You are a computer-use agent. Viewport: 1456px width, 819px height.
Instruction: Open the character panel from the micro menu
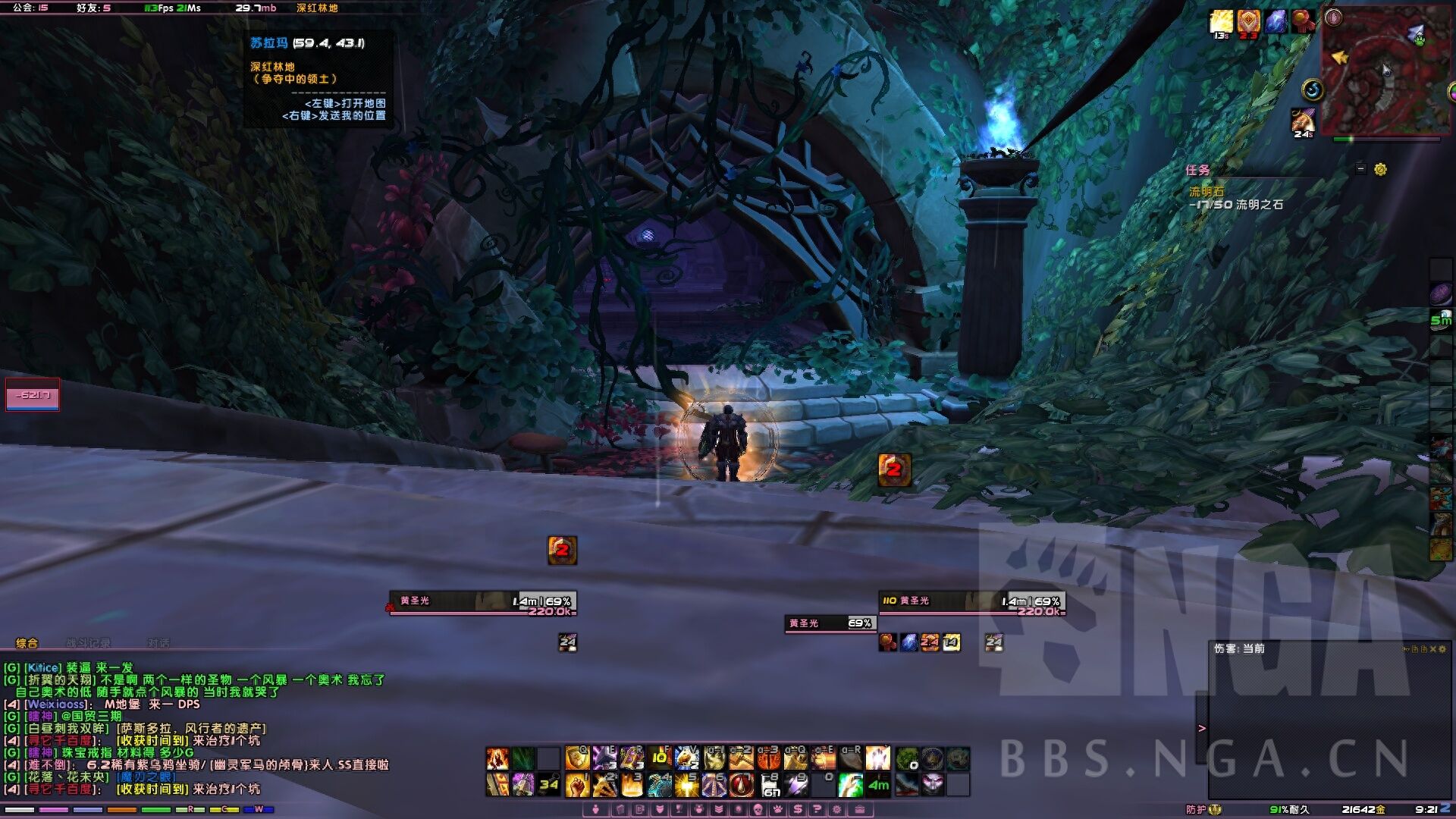click(x=596, y=809)
